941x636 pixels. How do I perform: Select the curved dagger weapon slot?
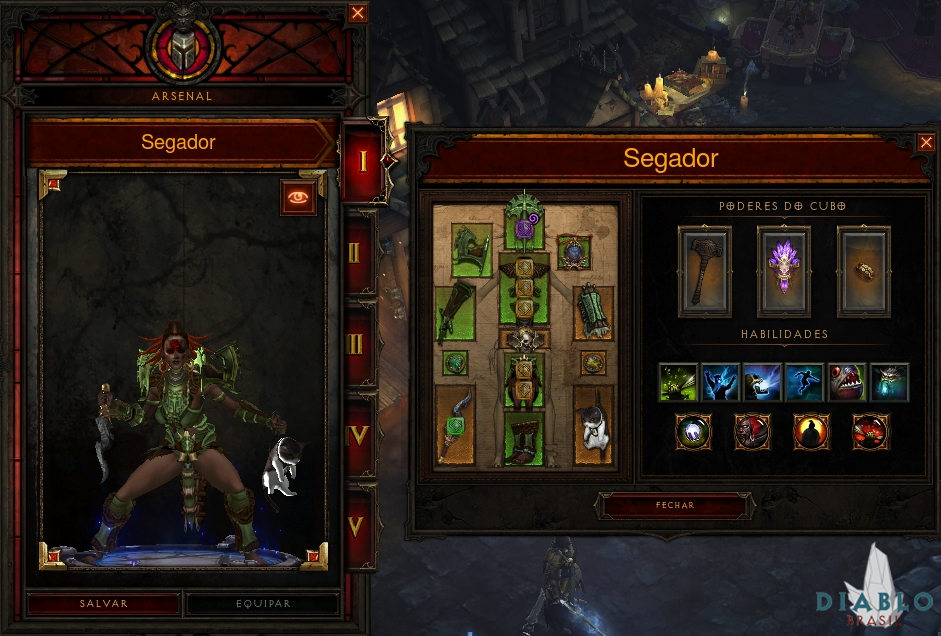click(455, 425)
